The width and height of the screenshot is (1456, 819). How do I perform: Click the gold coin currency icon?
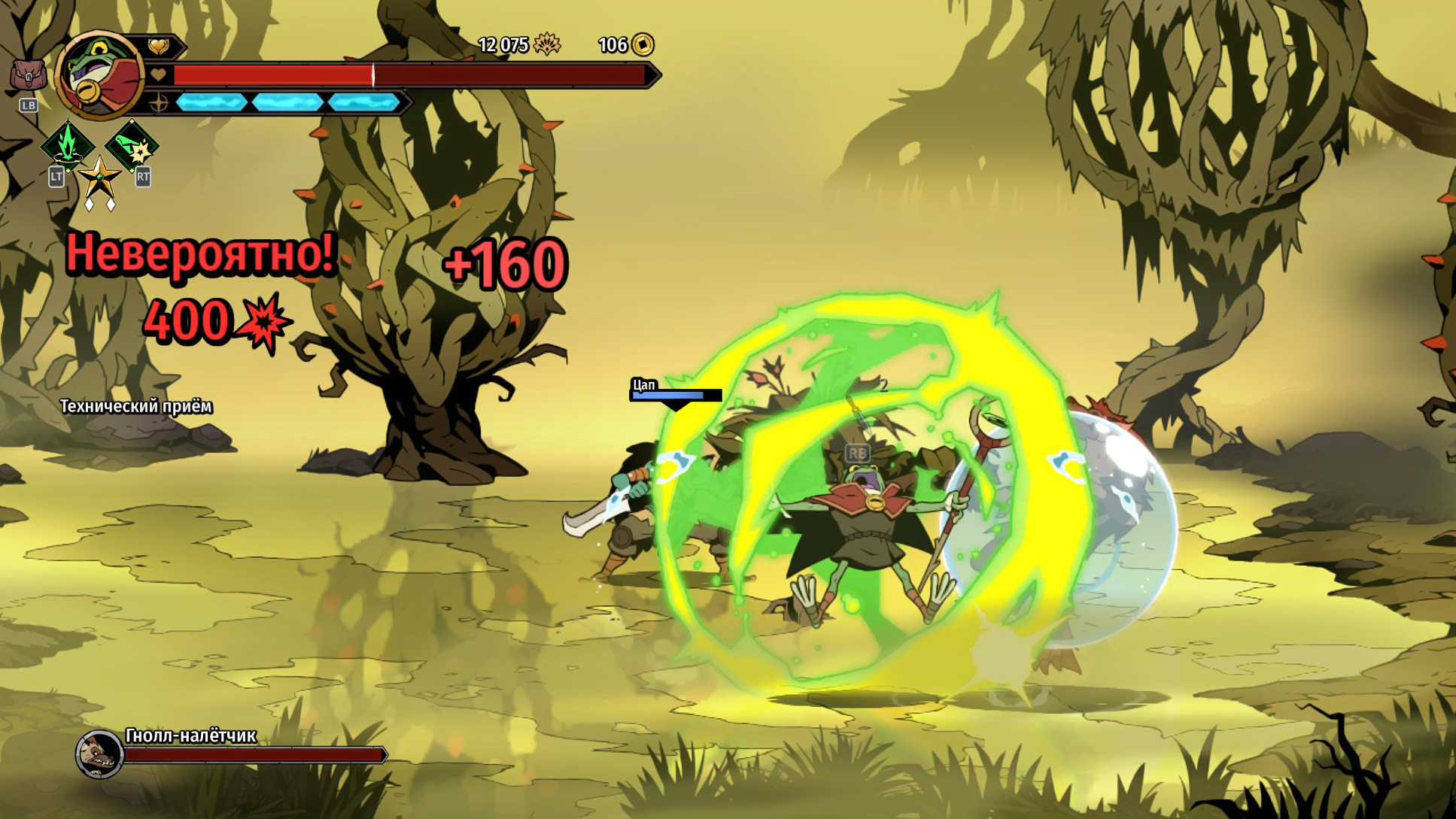pos(643,44)
